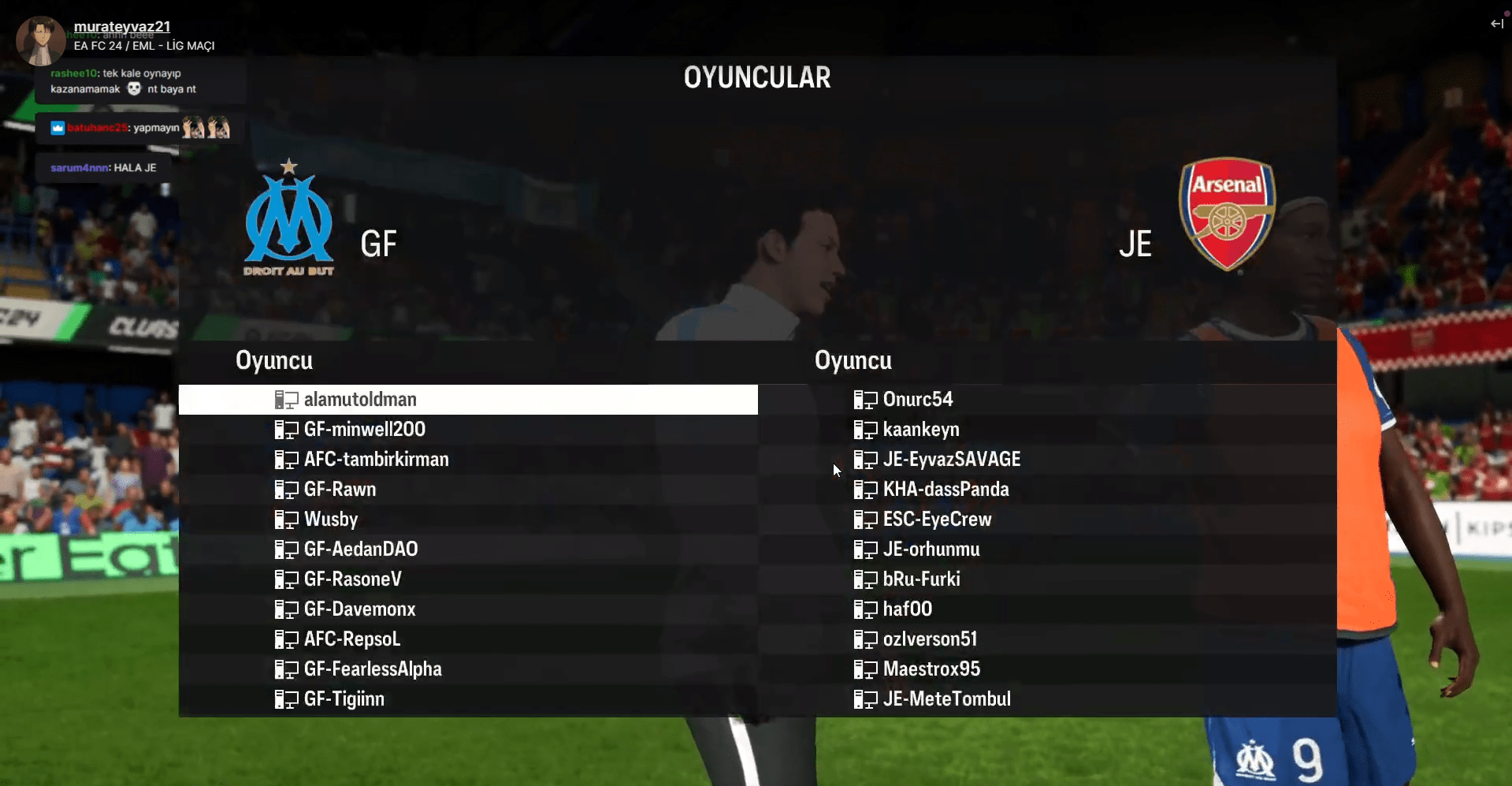The image size is (1512, 786).
Task: Pick AFC-tambirkirman from the GF roster
Action: click(376, 460)
